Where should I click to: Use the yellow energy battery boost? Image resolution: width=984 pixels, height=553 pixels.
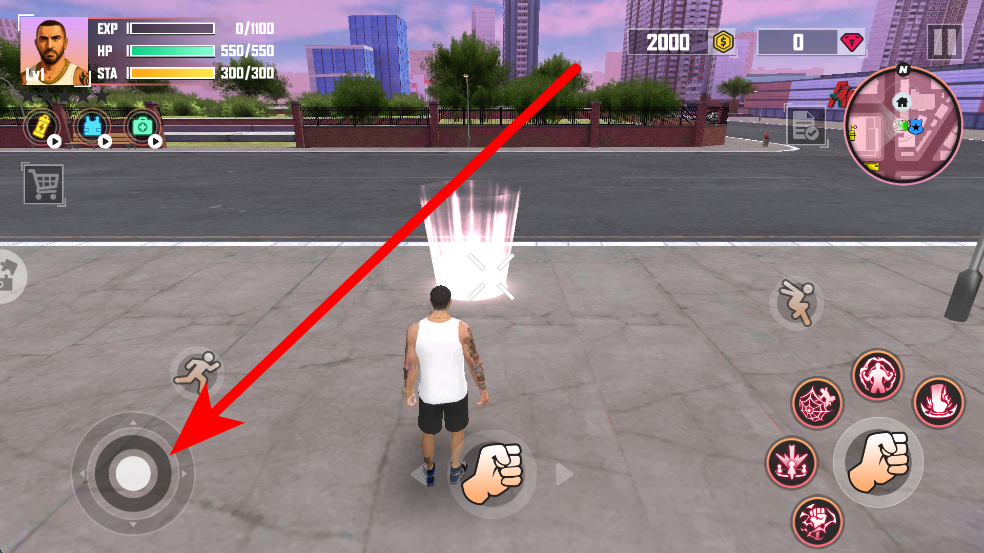tap(42, 127)
